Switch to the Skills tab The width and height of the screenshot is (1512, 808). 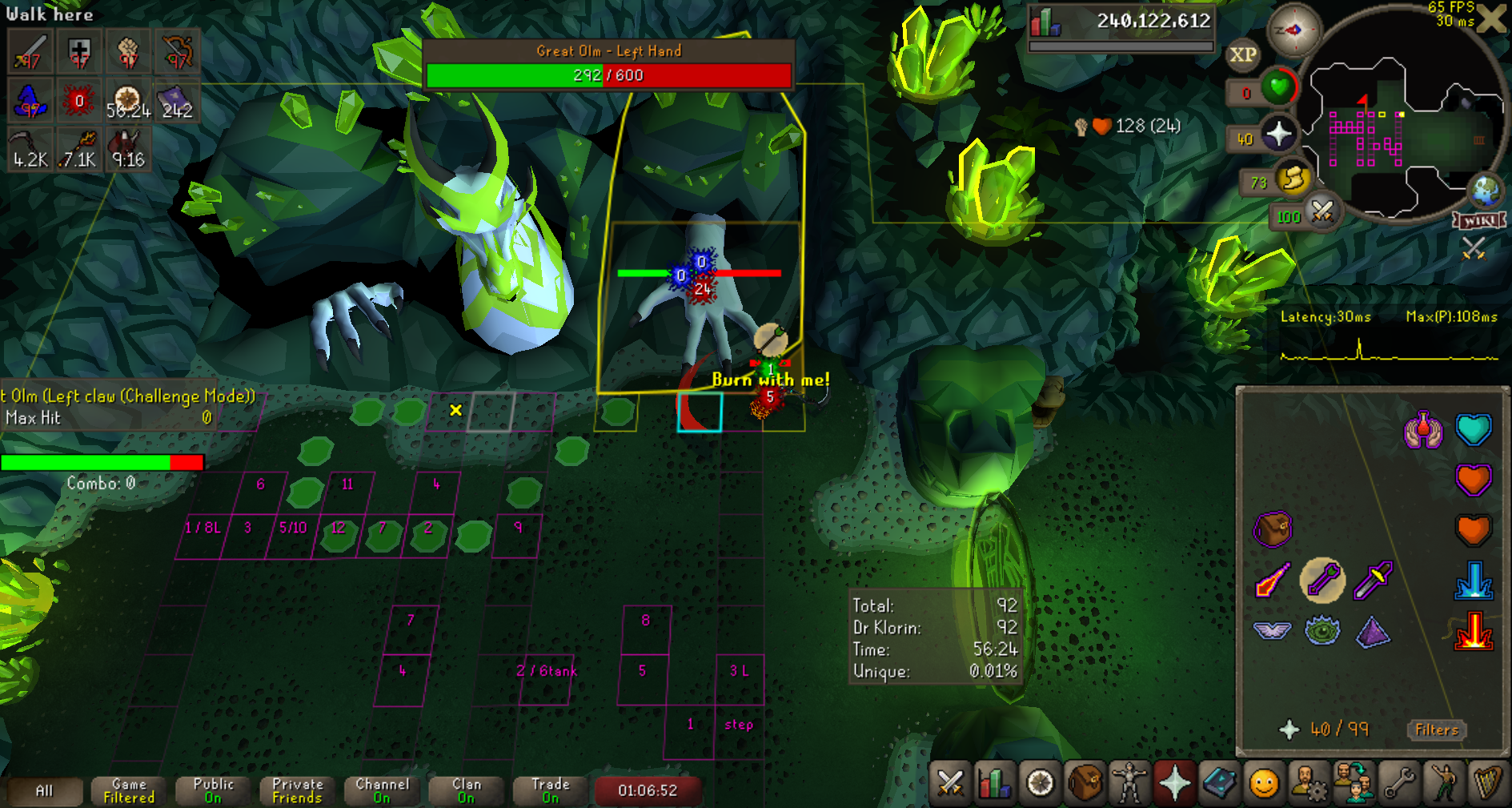click(x=995, y=782)
